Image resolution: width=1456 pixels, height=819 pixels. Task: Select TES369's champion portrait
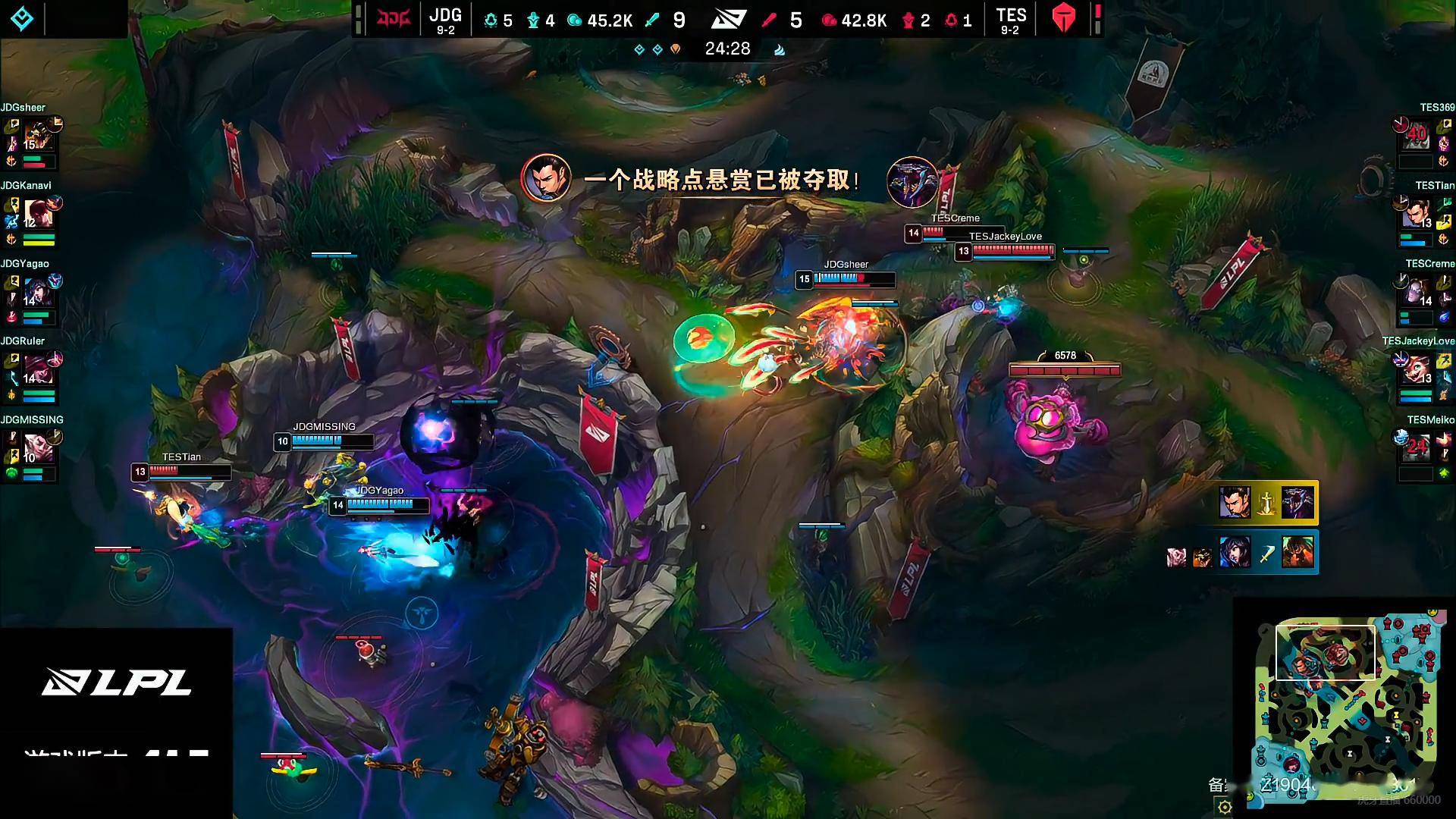1416,136
